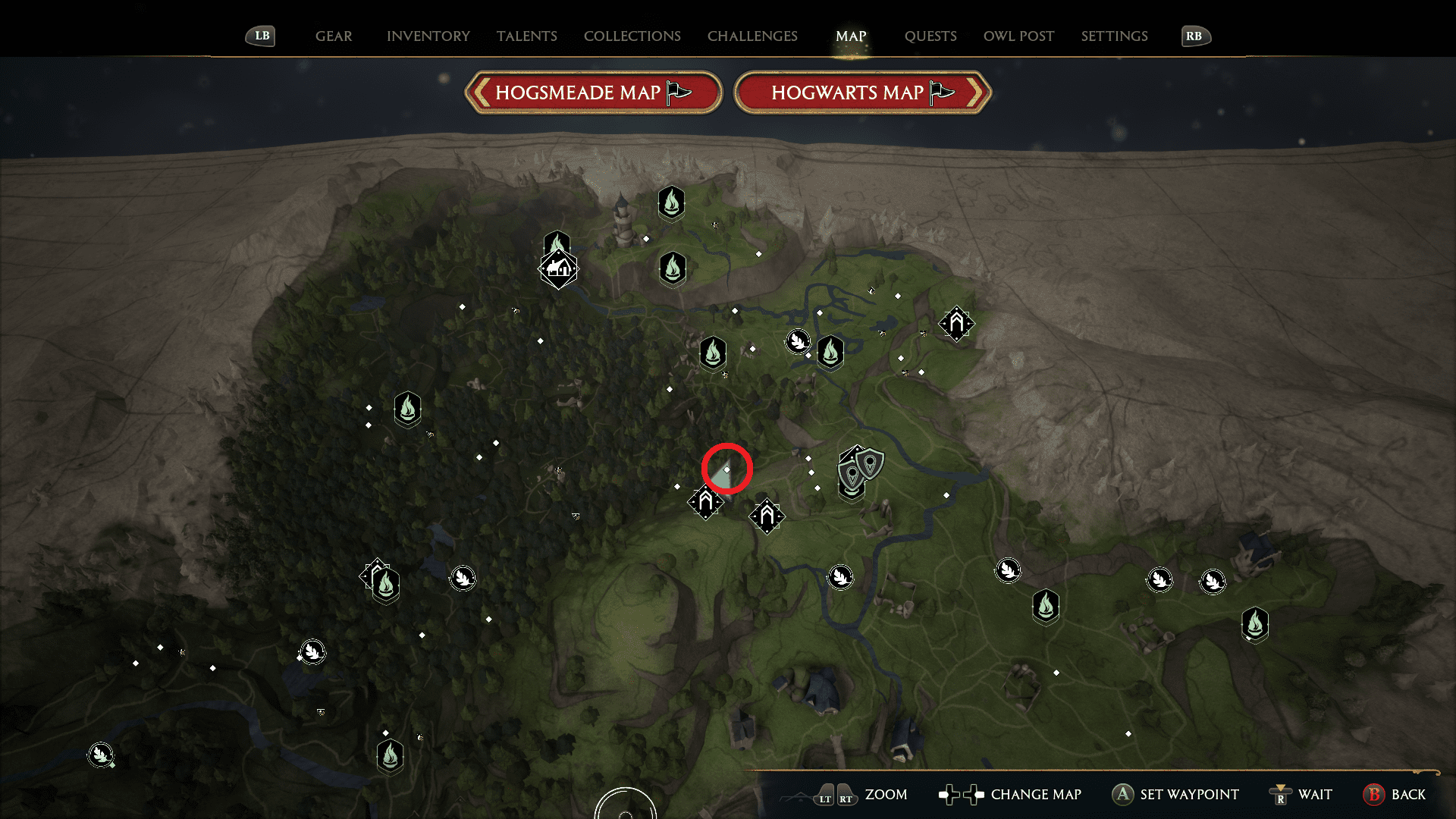
Task: Switch to the CHALLENGES tab
Action: point(752,36)
